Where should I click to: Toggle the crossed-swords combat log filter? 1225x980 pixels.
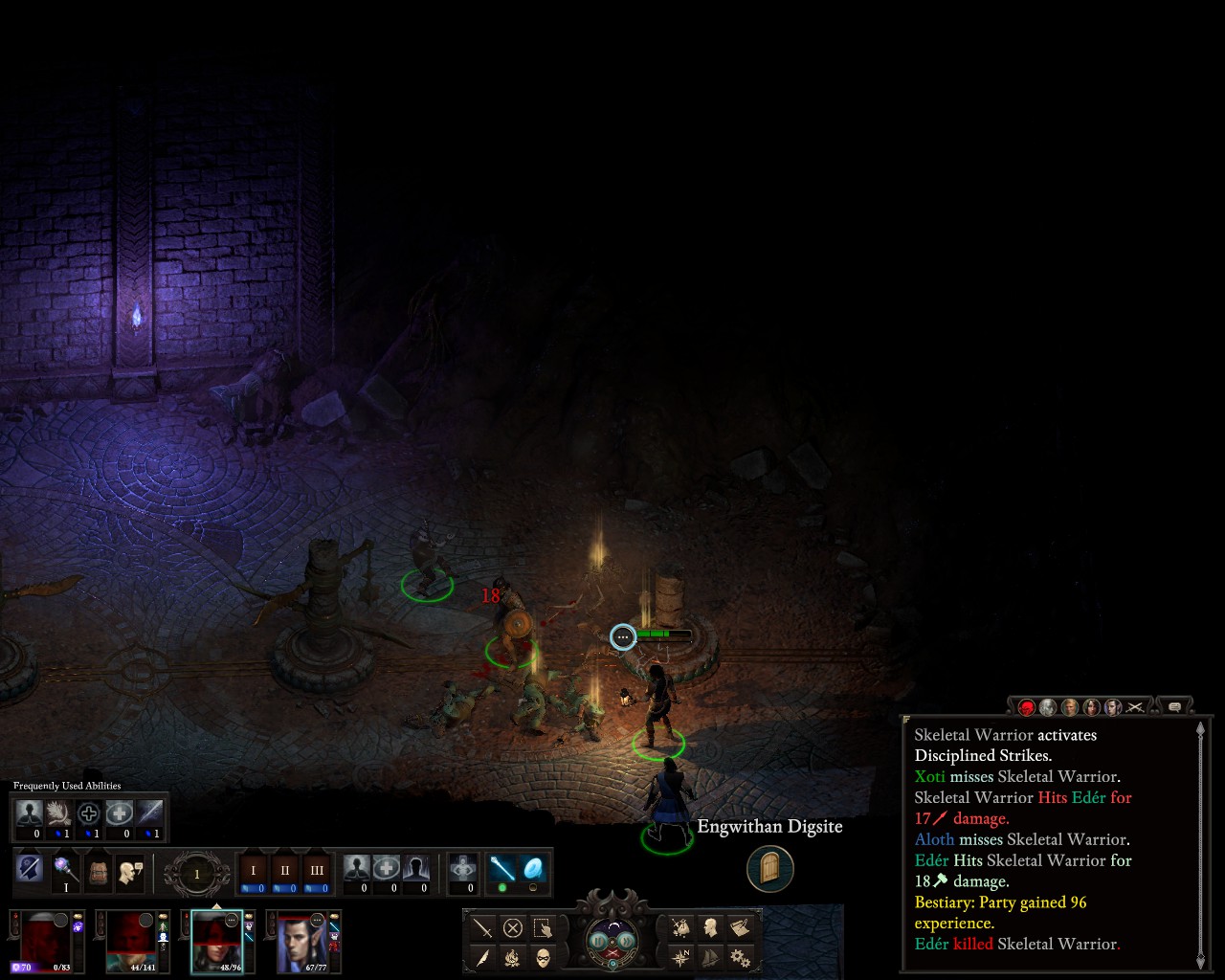(1135, 707)
